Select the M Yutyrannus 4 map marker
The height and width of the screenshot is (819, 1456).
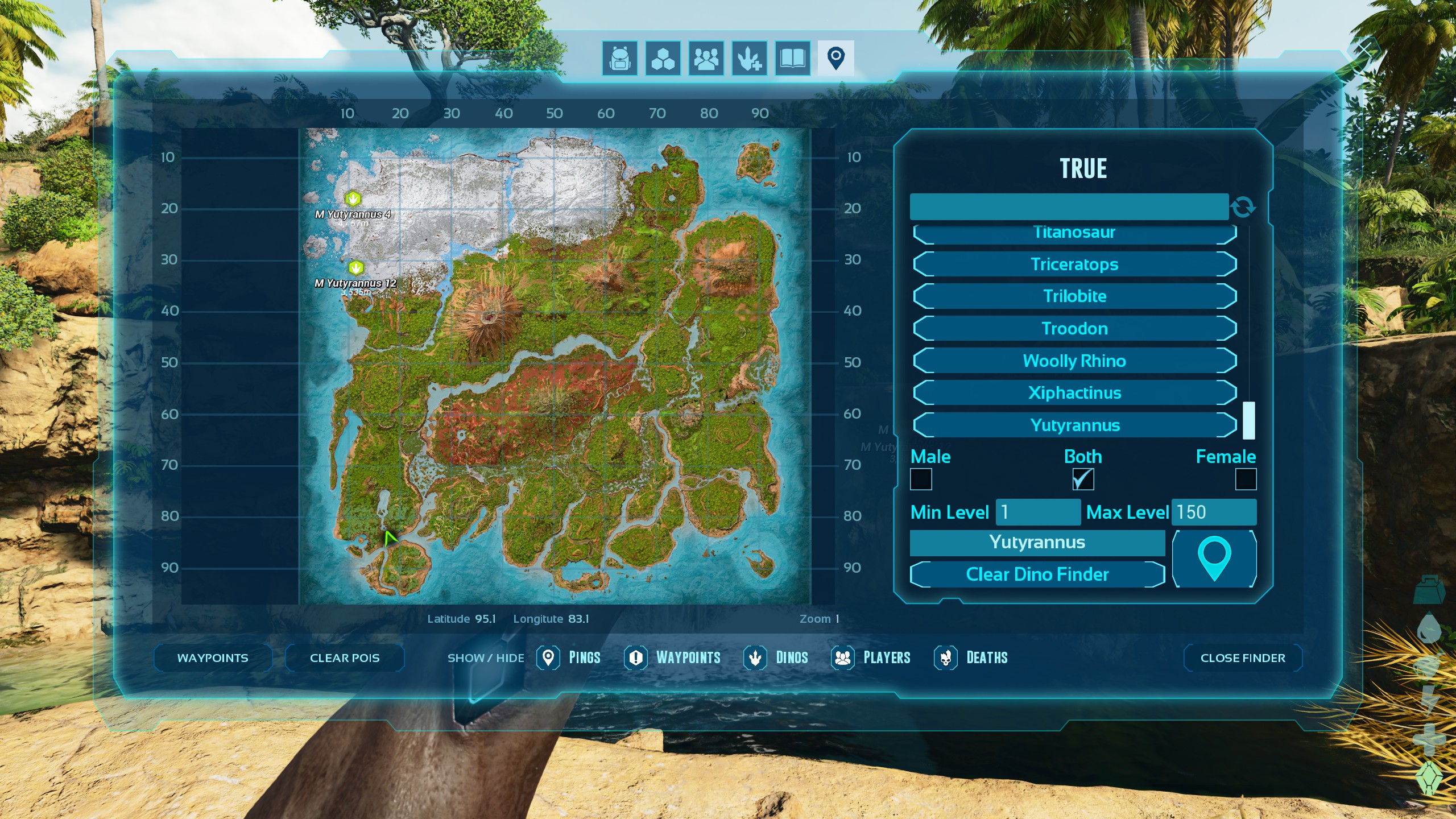click(x=353, y=198)
